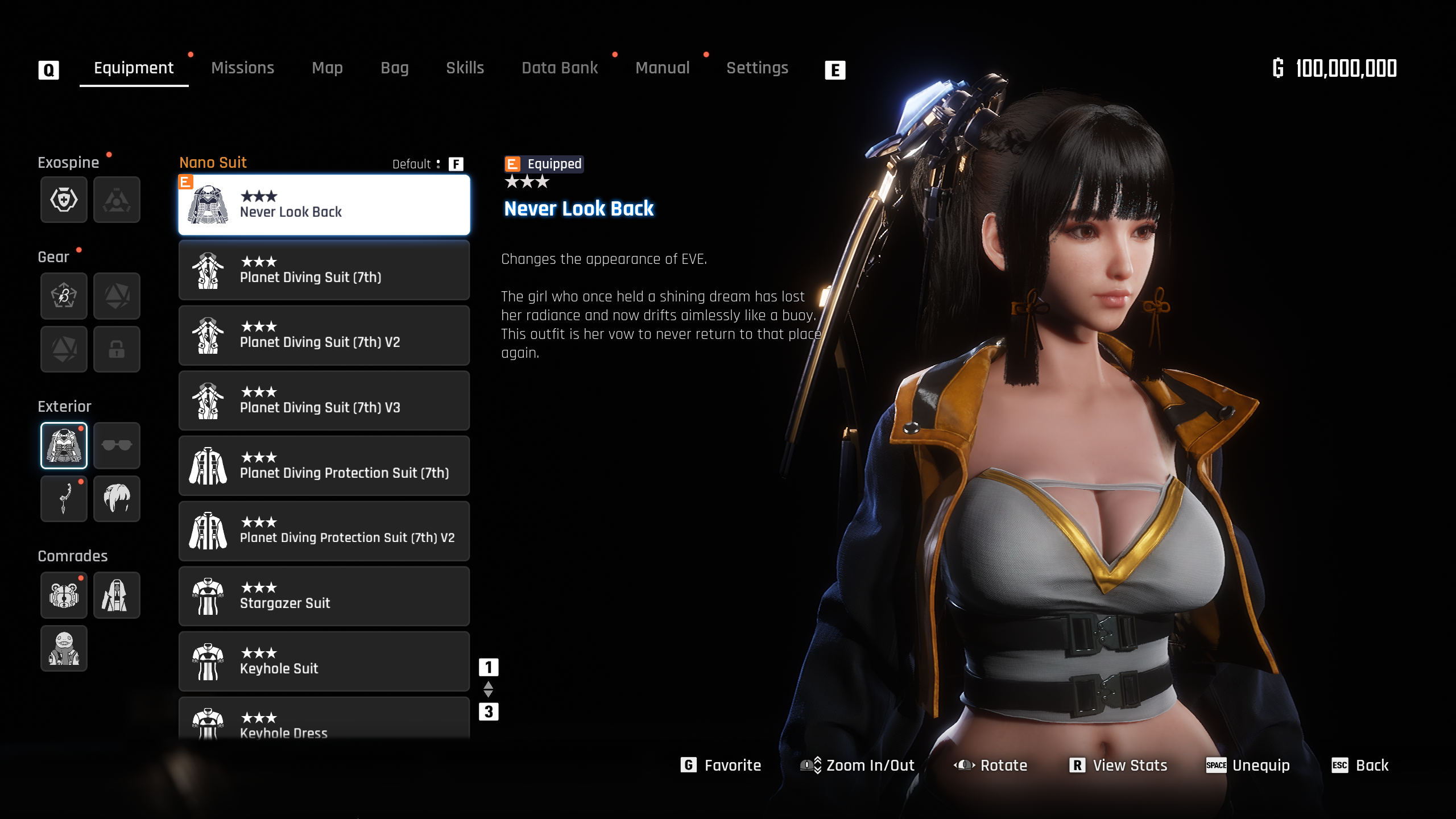Open the Settings tab
The image size is (1456, 819).
[x=757, y=68]
